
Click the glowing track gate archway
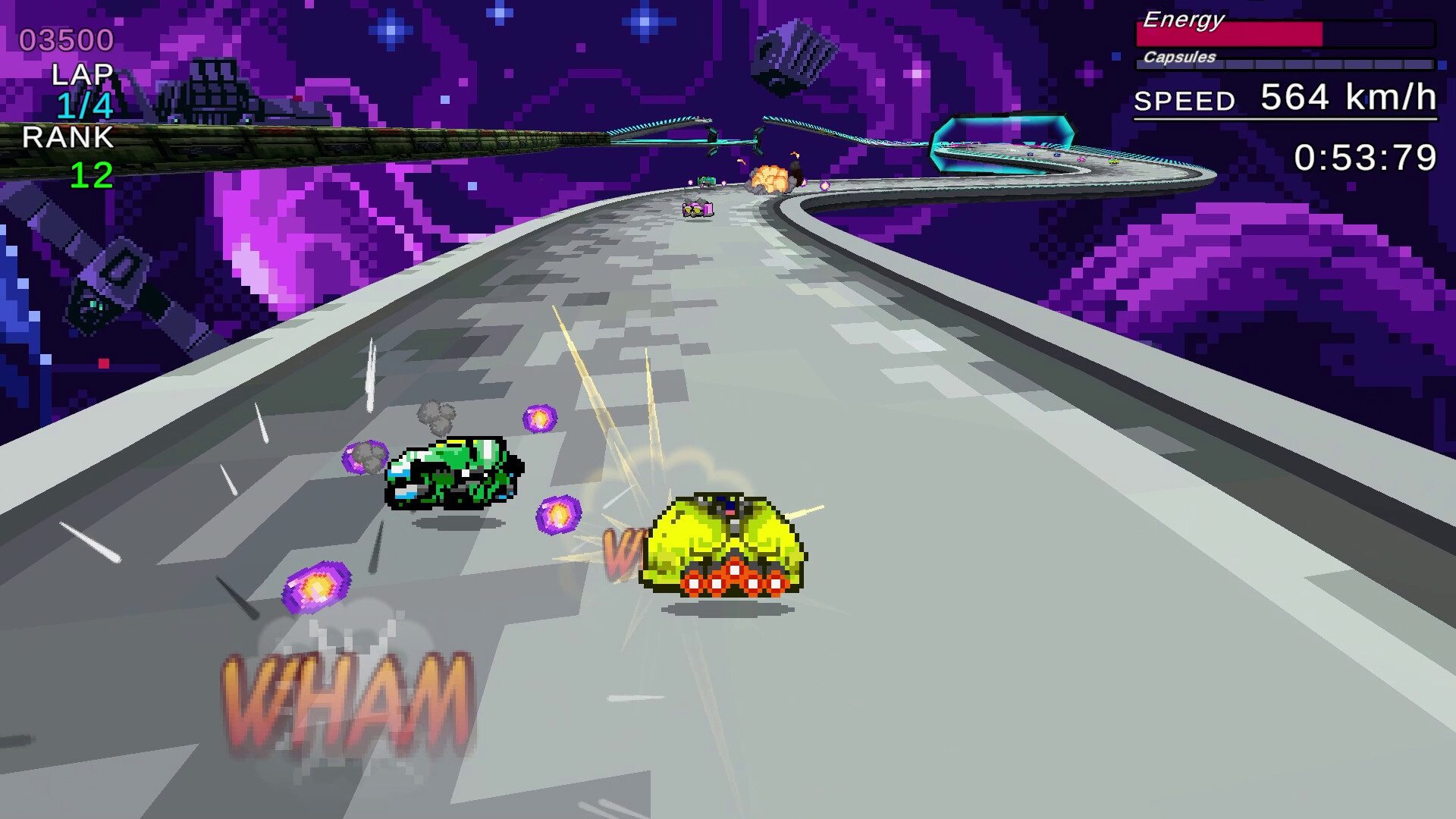point(1001,140)
